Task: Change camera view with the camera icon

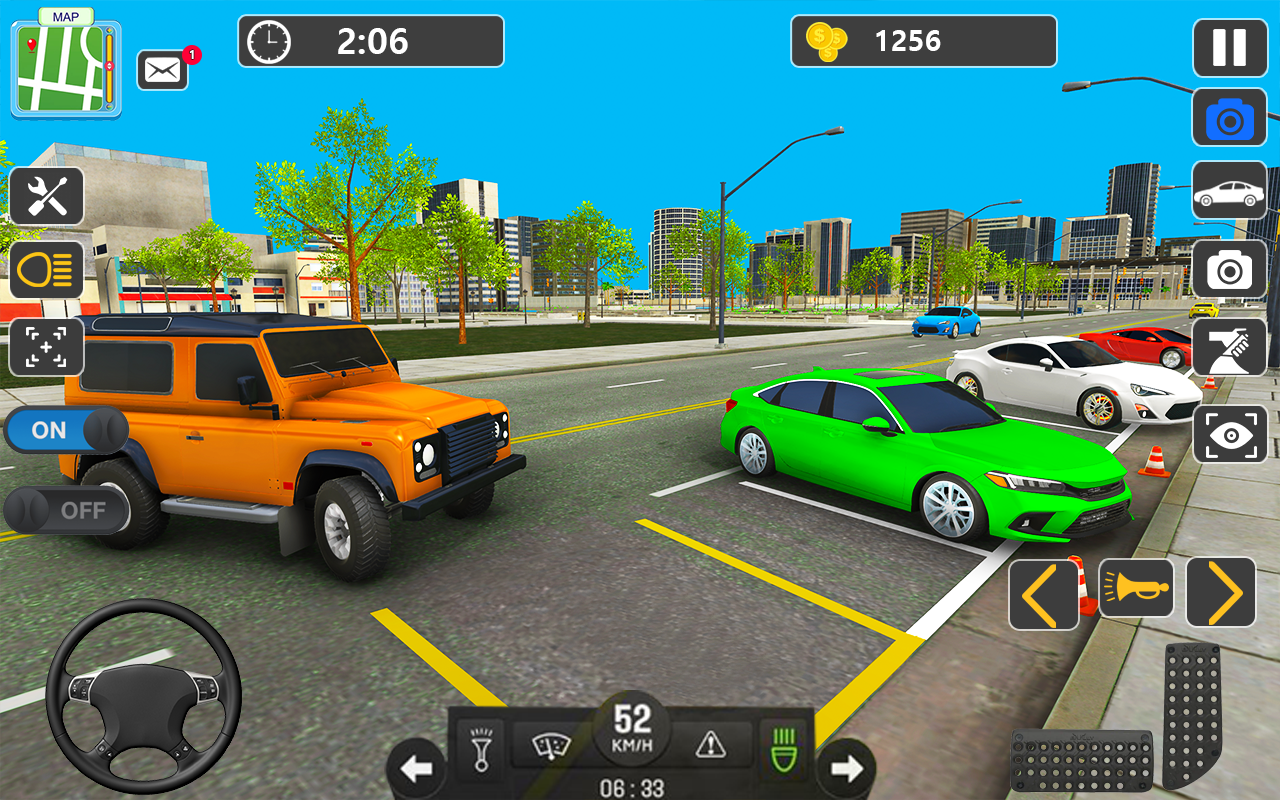Action: [1228, 267]
